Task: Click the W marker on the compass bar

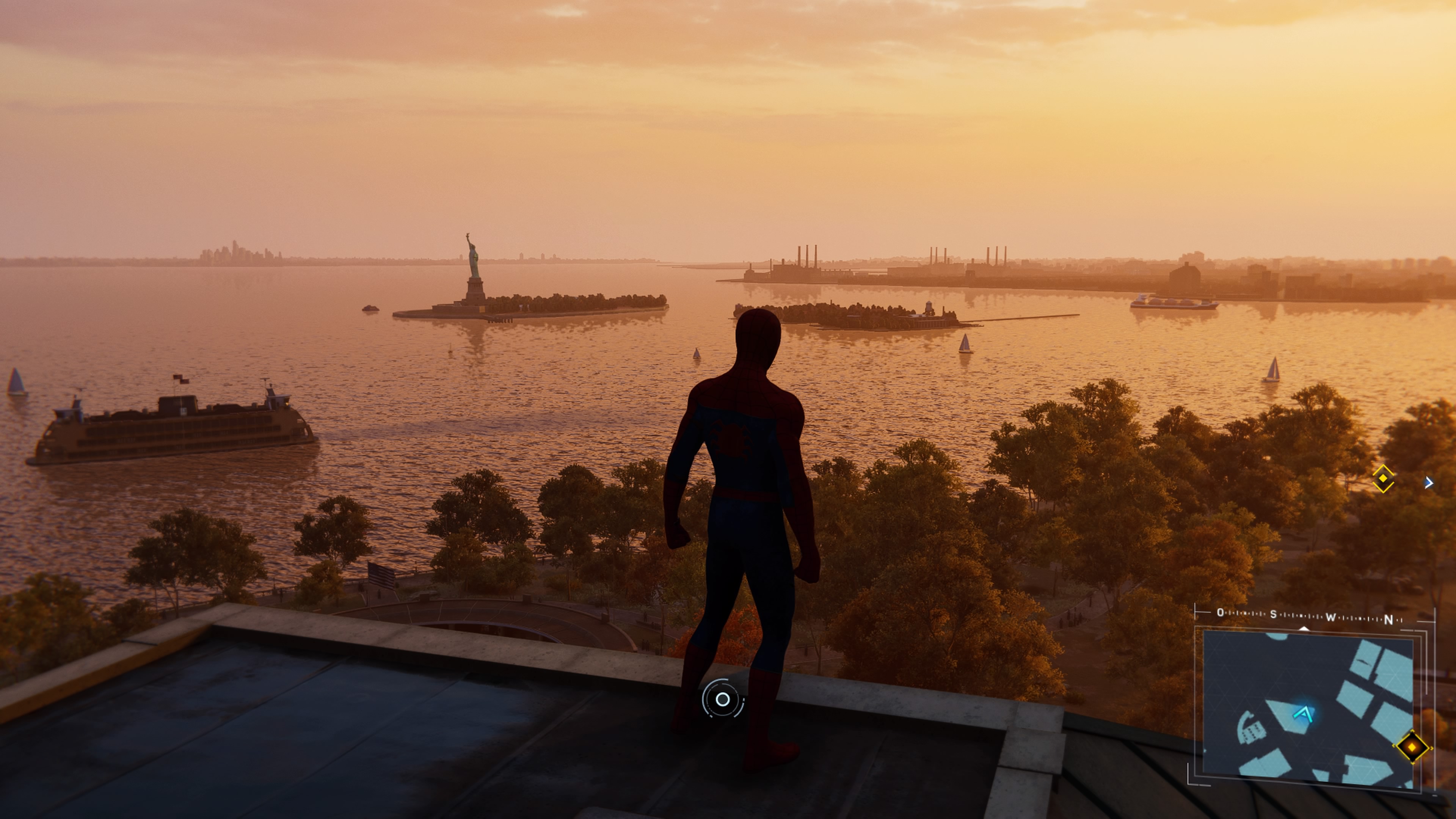Action: [1330, 617]
